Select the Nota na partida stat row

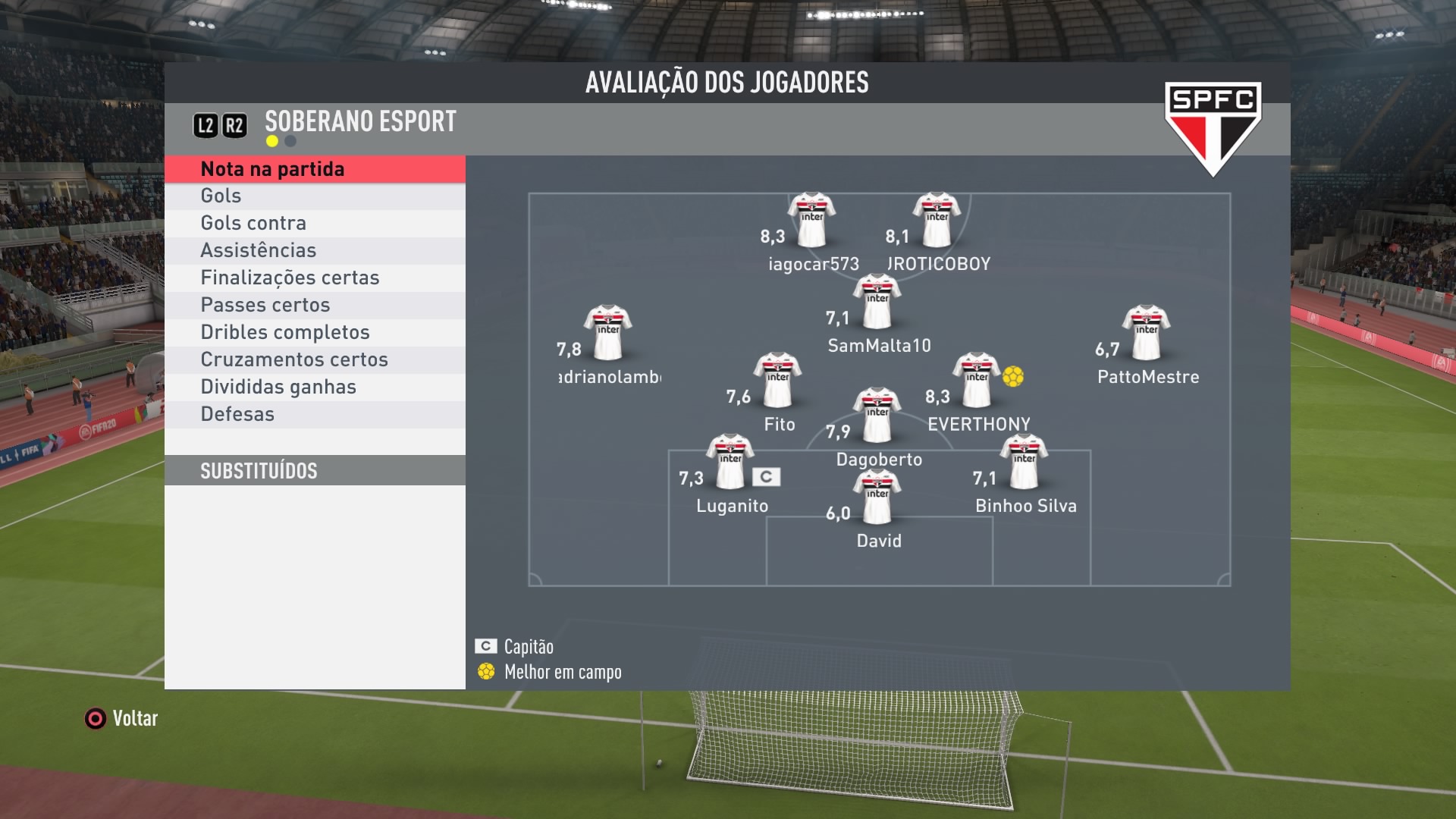point(315,169)
